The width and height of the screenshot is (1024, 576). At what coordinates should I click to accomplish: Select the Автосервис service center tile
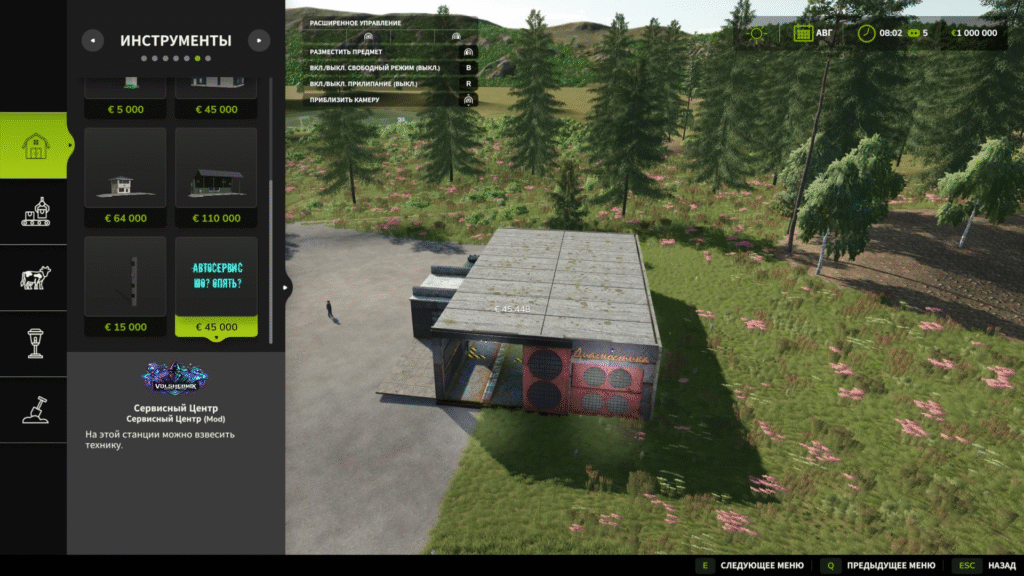point(216,286)
